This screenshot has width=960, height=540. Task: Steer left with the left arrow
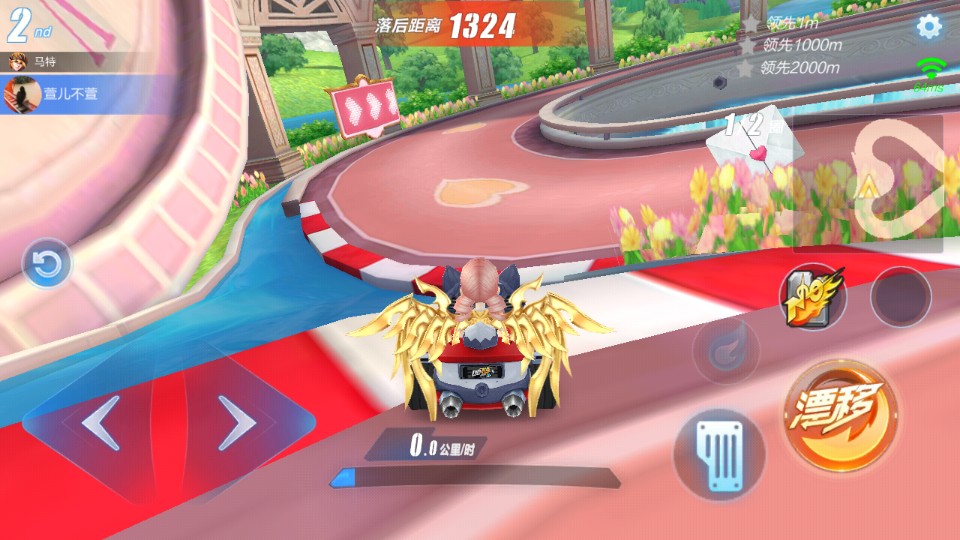[101, 424]
